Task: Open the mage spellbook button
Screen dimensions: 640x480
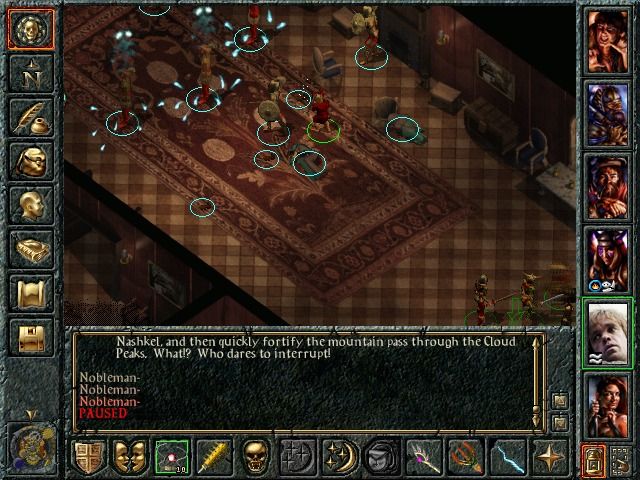Action: pyautogui.click(x=30, y=249)
